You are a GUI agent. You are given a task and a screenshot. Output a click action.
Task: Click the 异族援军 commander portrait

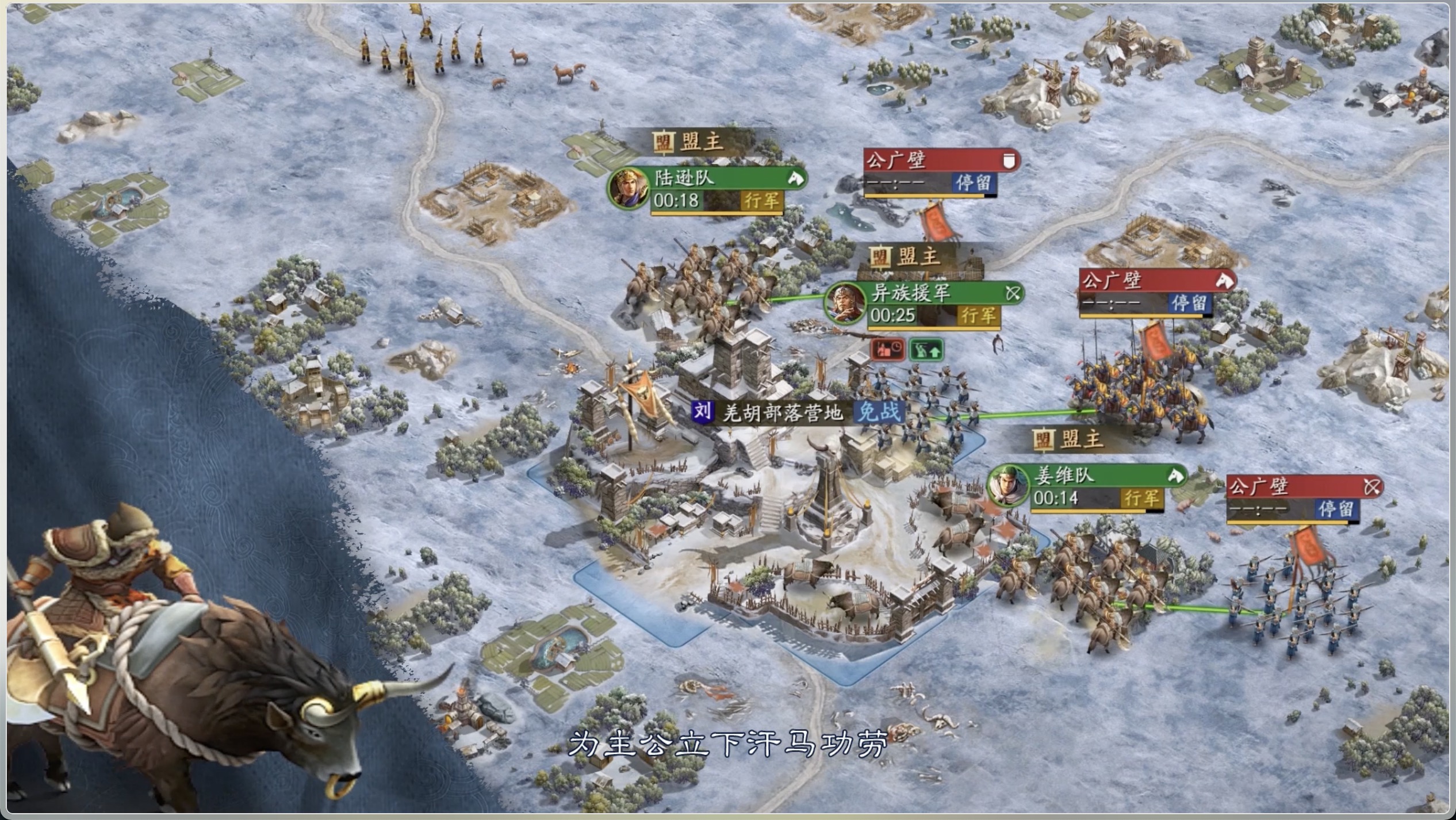[x=845, y=303]
